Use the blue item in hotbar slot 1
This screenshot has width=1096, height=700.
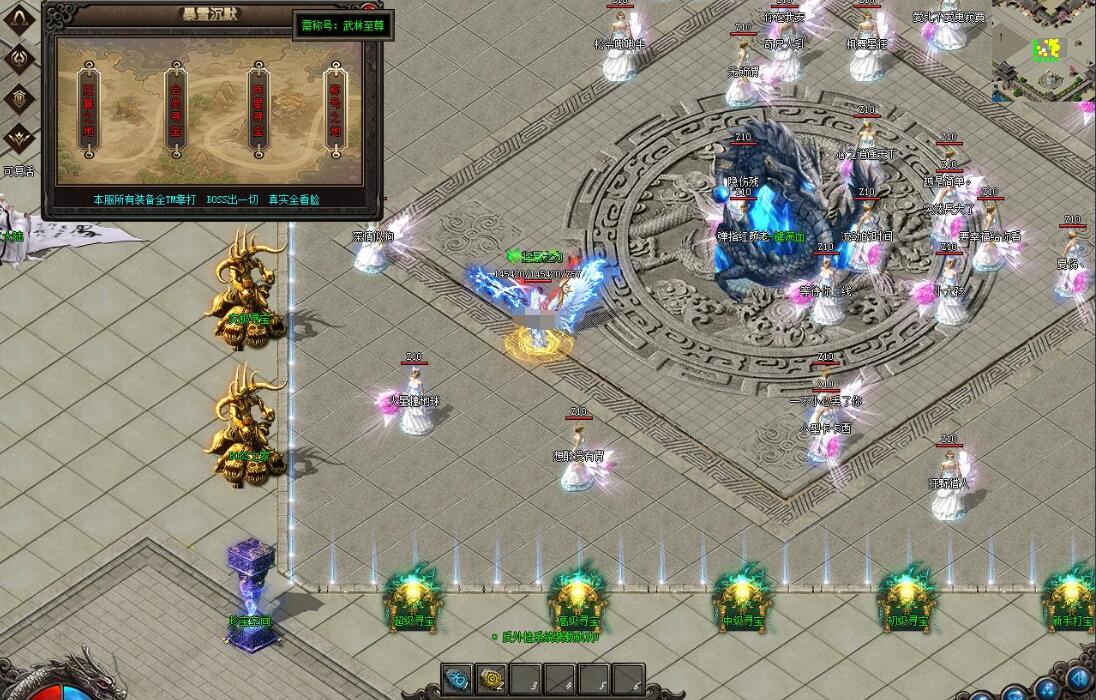pos(458,679)
